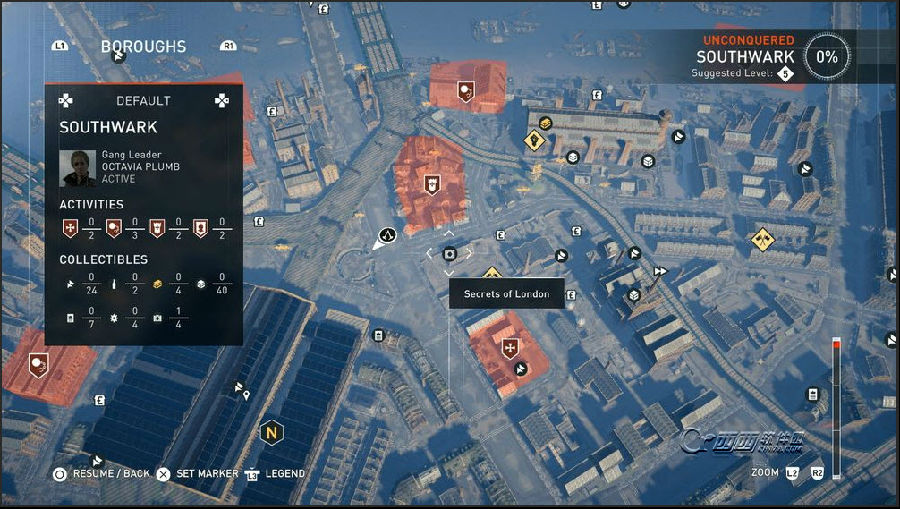Select the fight club fist marker
Screen dimensions: 900x509
point(535,141)
